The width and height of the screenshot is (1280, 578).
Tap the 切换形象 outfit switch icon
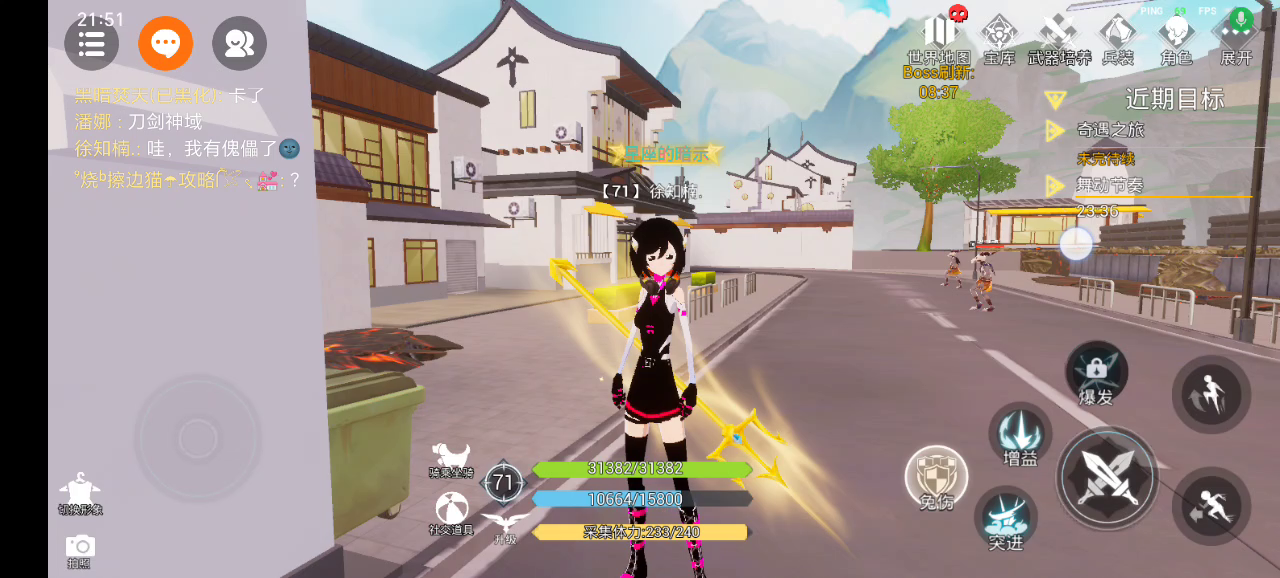80,494
